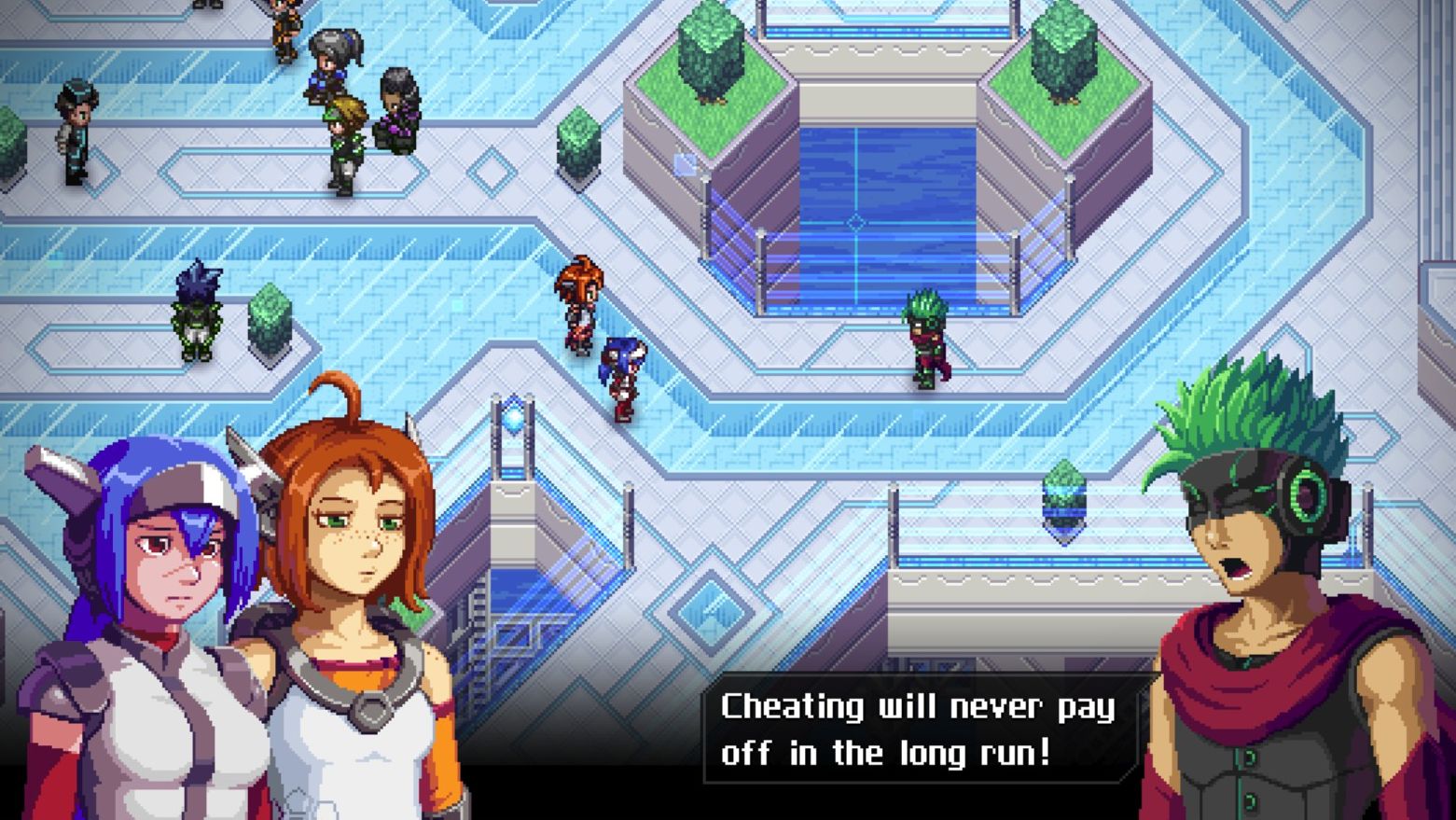Viewport: 1456px width, 820px height.
Task: Click the dialogue box with the cheating message
Action: (x=919, y=730)
